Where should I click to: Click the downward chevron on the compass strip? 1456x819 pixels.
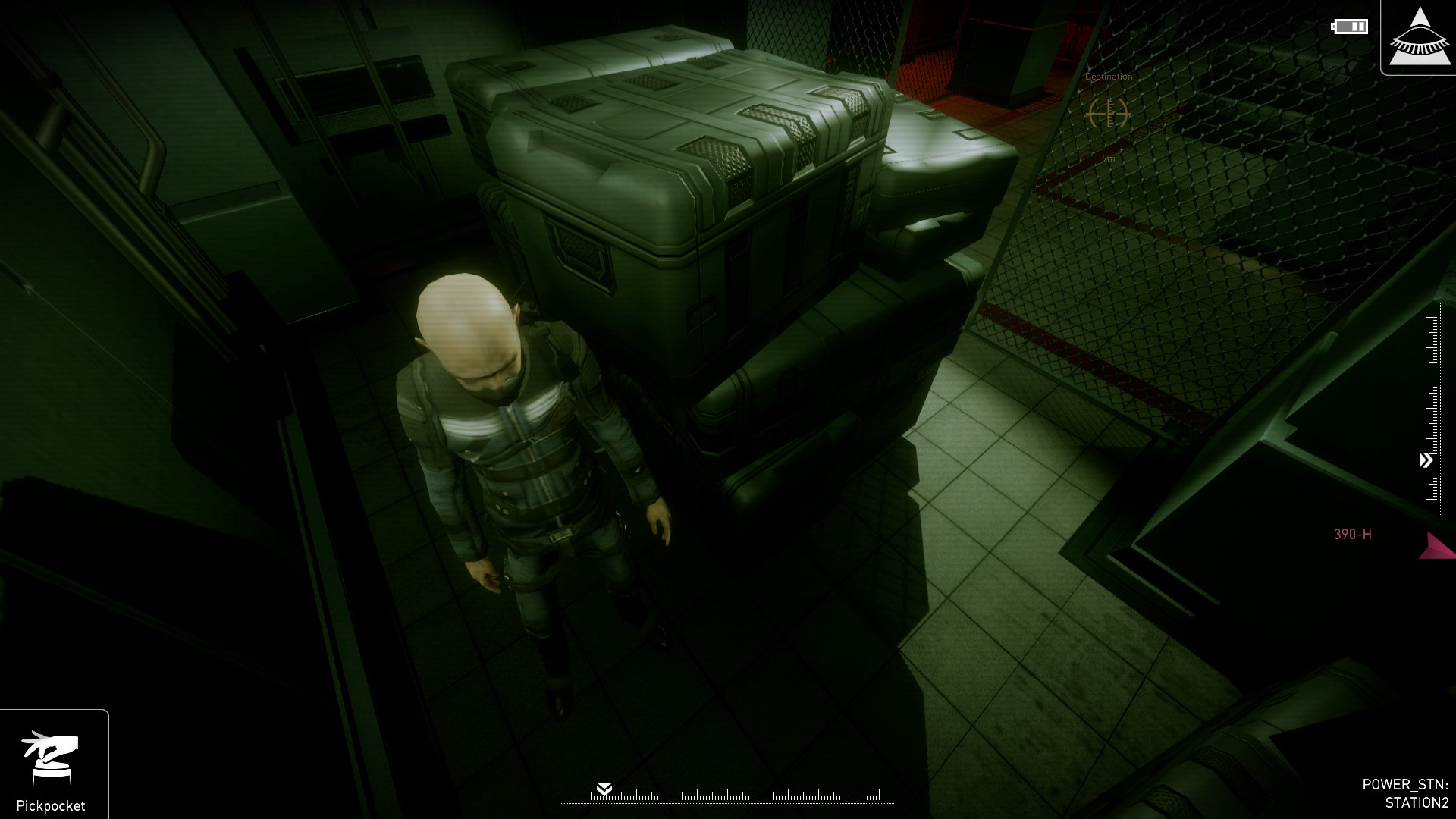point(605,789)
